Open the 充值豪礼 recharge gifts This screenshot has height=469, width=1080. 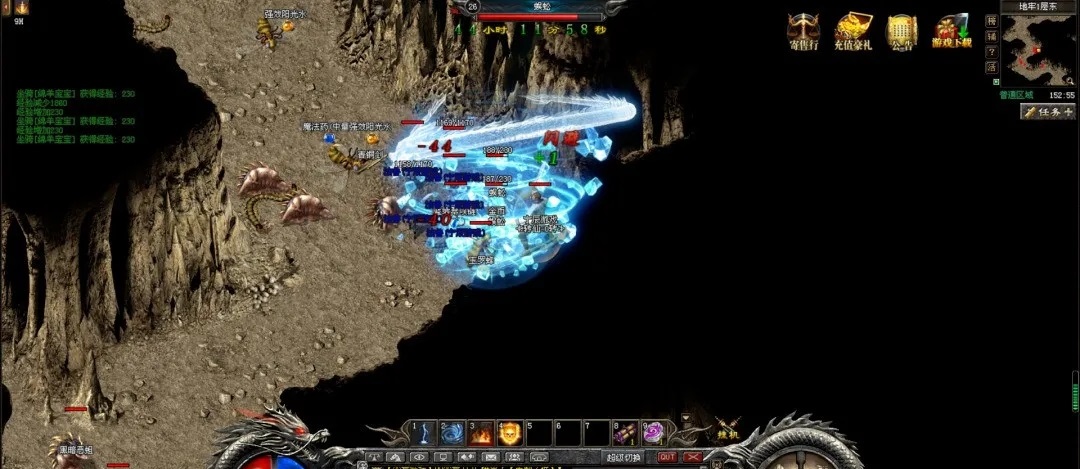[x=852, y=32]
